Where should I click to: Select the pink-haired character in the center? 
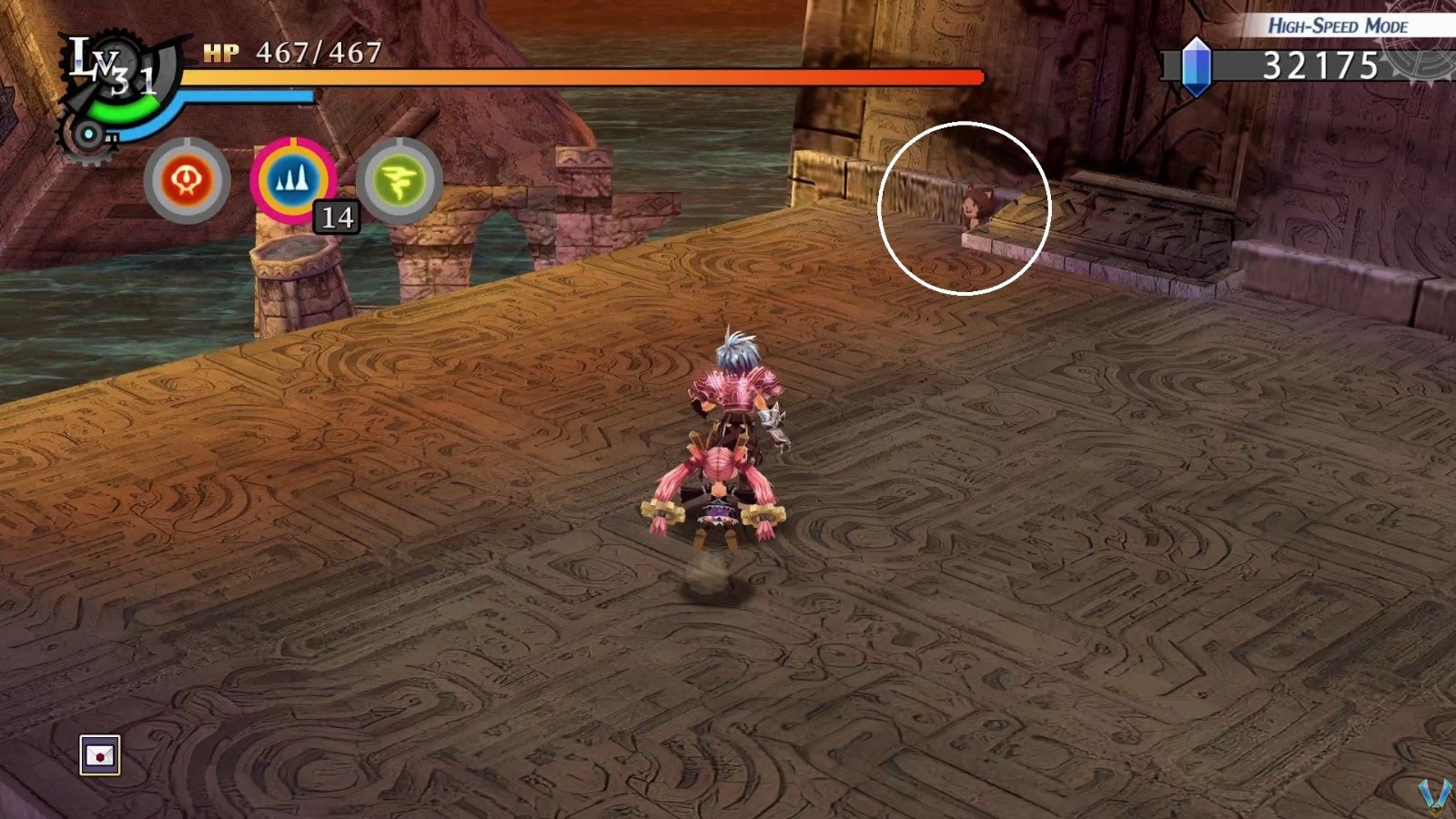723,473
